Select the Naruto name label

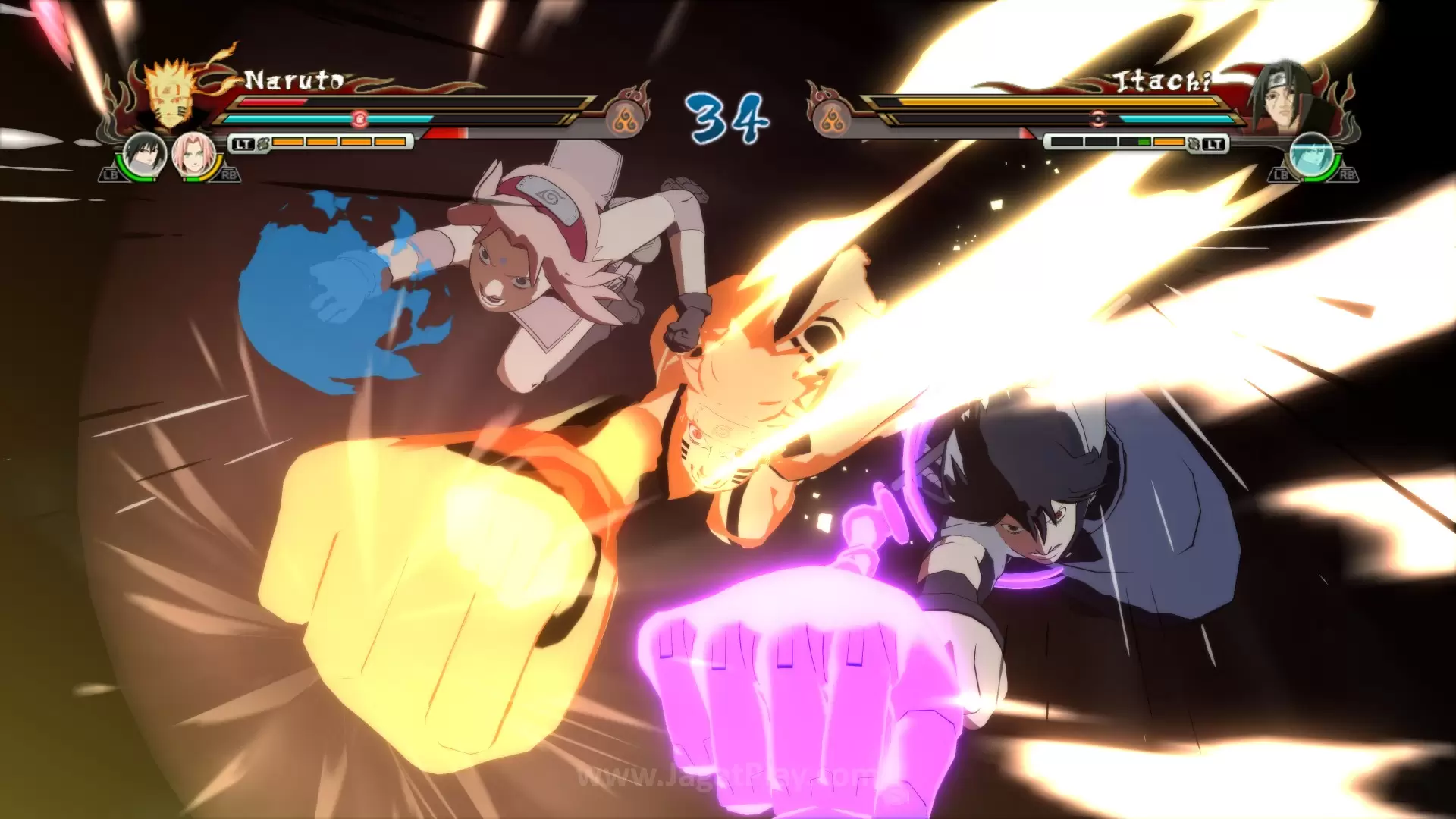pos(293,79)
